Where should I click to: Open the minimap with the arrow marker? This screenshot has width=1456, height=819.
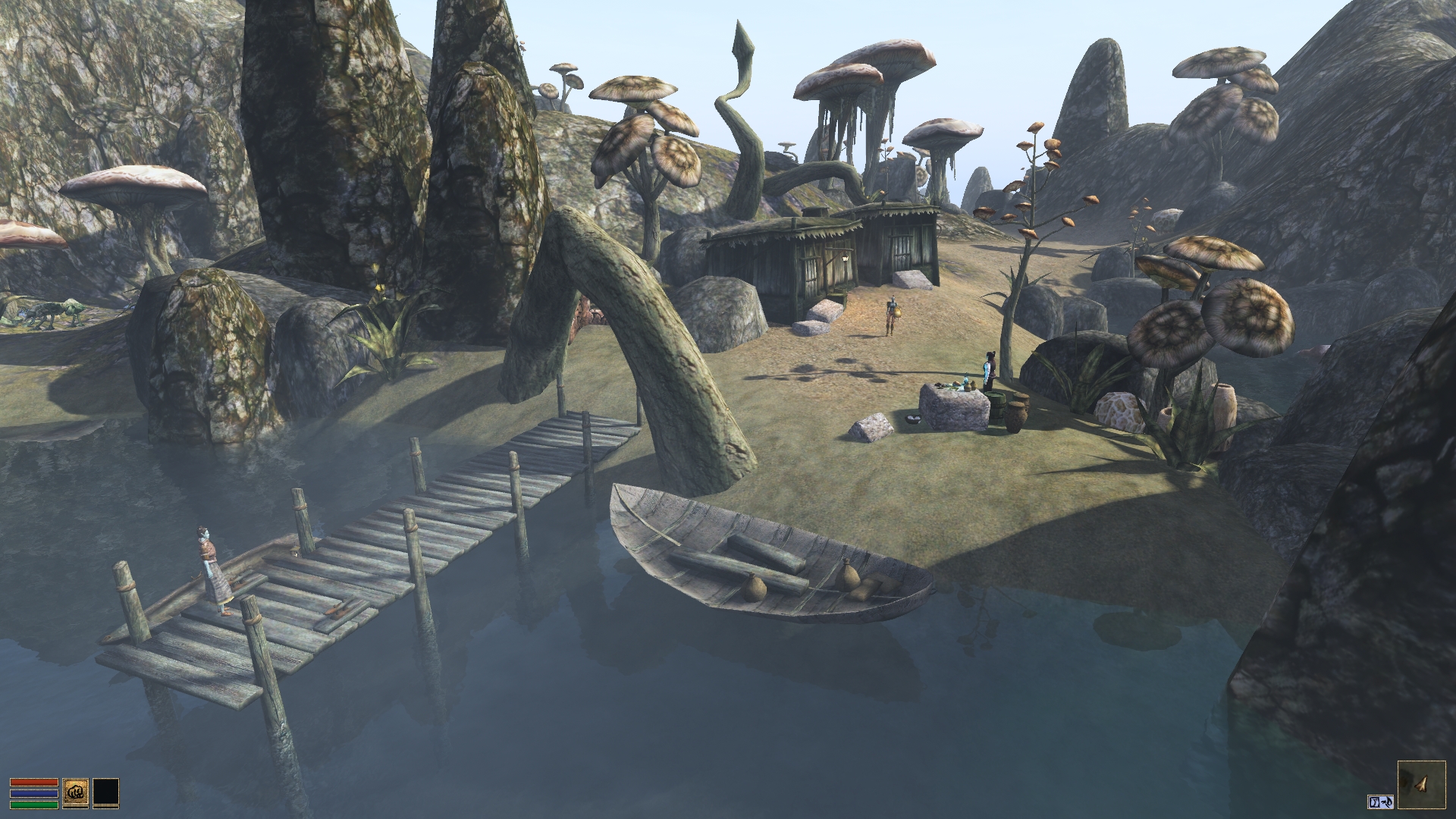(1421, 785)
